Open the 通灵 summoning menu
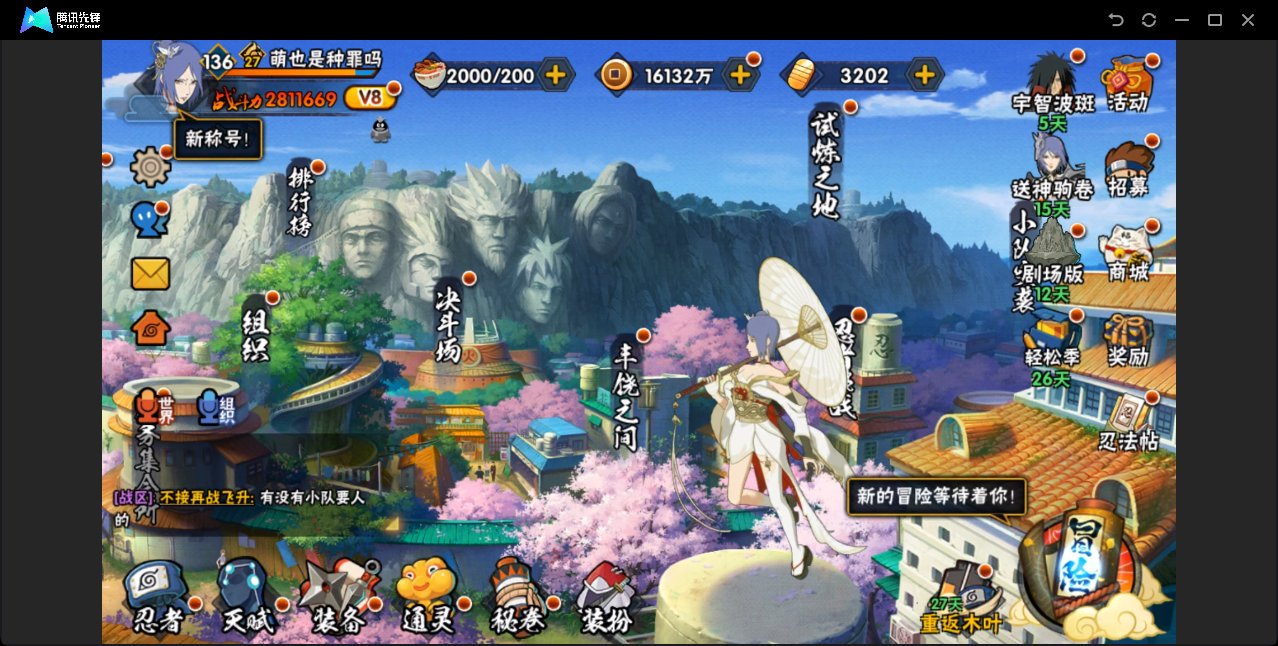Viewport: 1278px width, 646px height. [428, 596]
